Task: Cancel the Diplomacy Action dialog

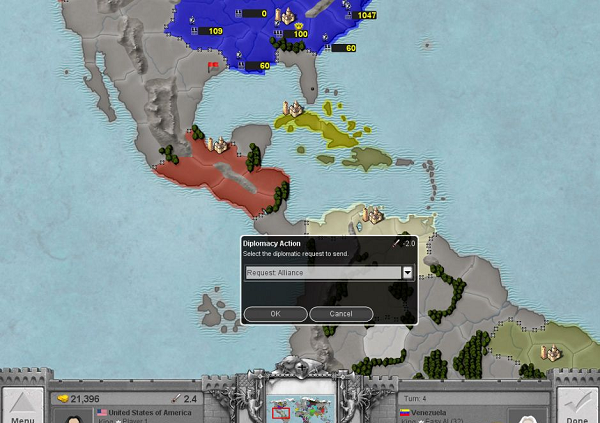Action: [x=341, y=314]
